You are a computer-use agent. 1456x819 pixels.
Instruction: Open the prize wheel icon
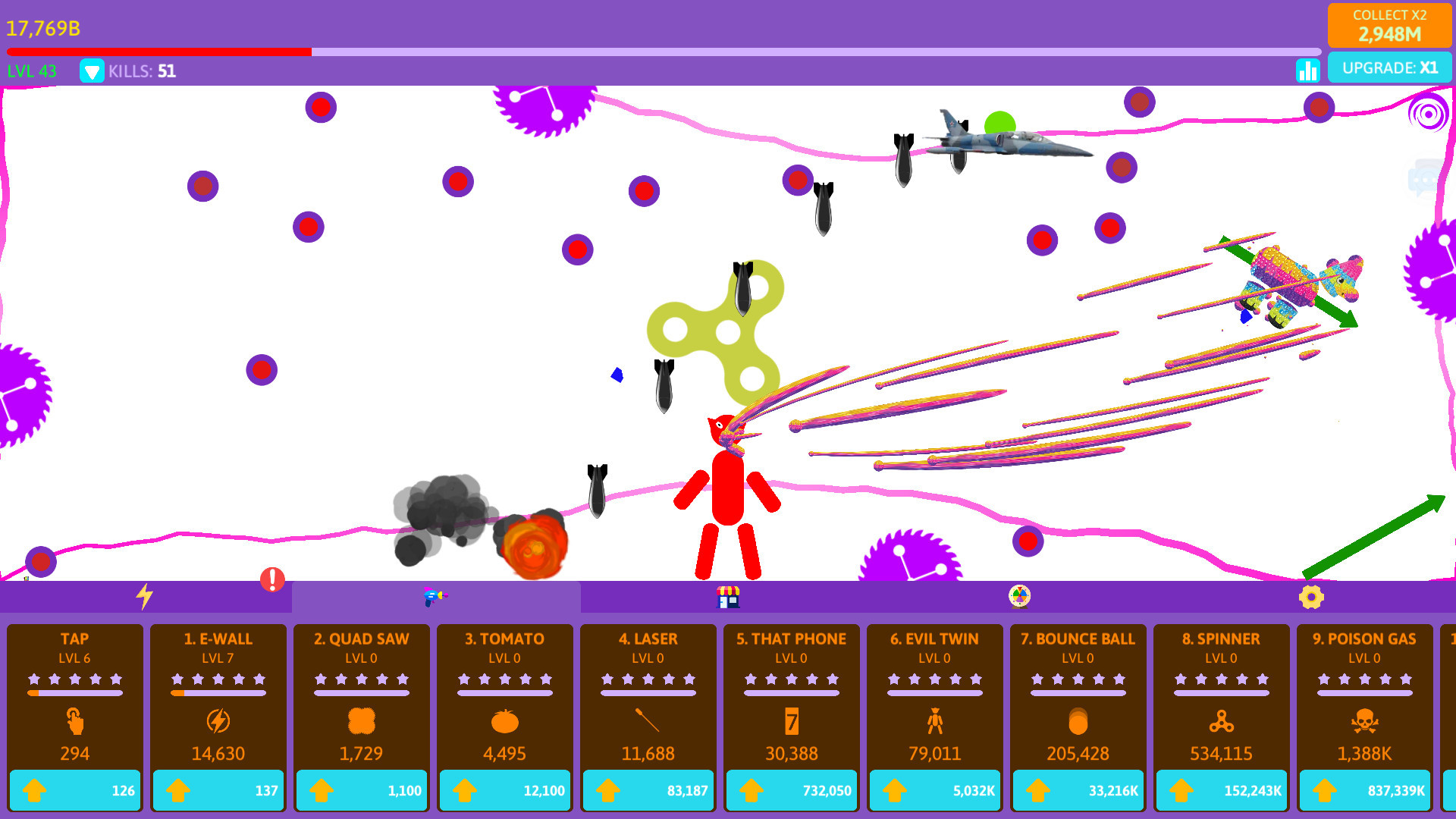[1019, 597]
